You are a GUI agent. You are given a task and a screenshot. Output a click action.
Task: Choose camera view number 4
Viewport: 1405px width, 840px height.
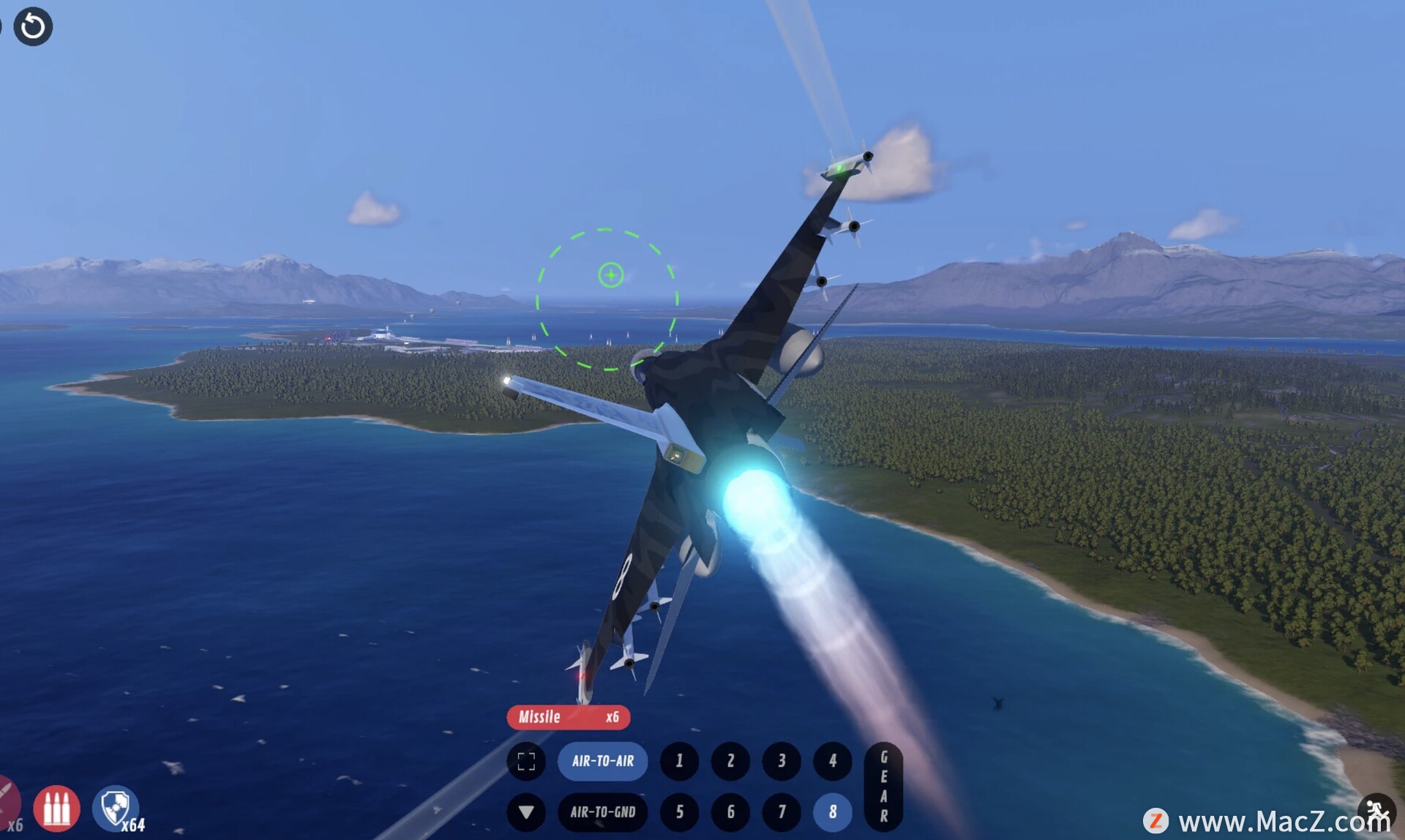(x=833, y=761)
